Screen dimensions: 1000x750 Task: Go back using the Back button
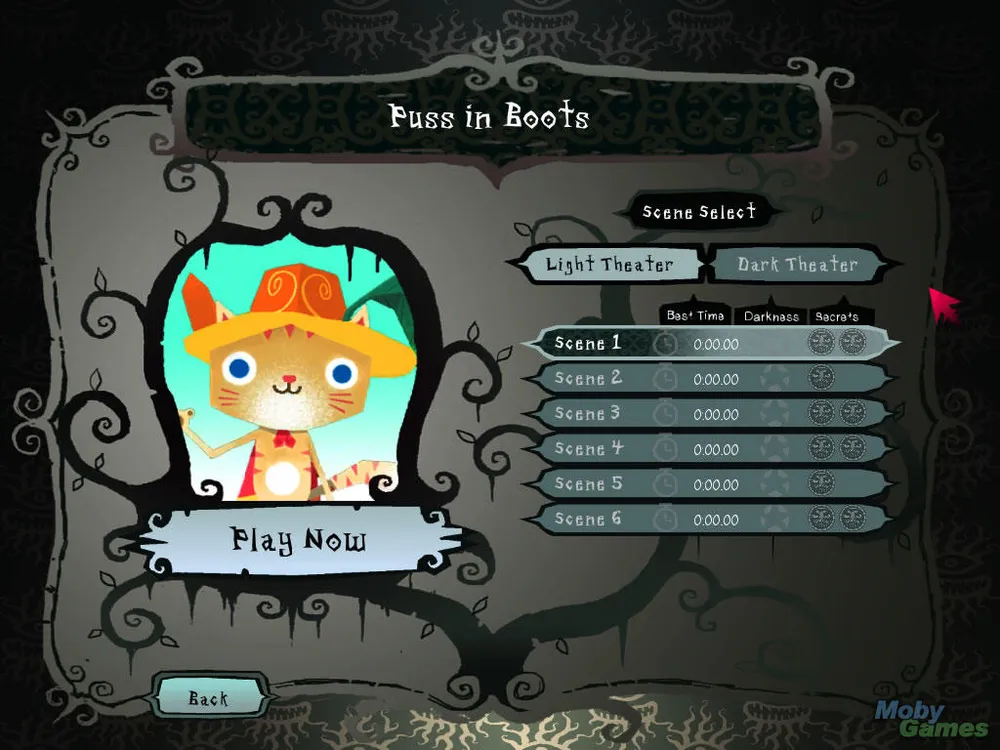tap(208, 699)
